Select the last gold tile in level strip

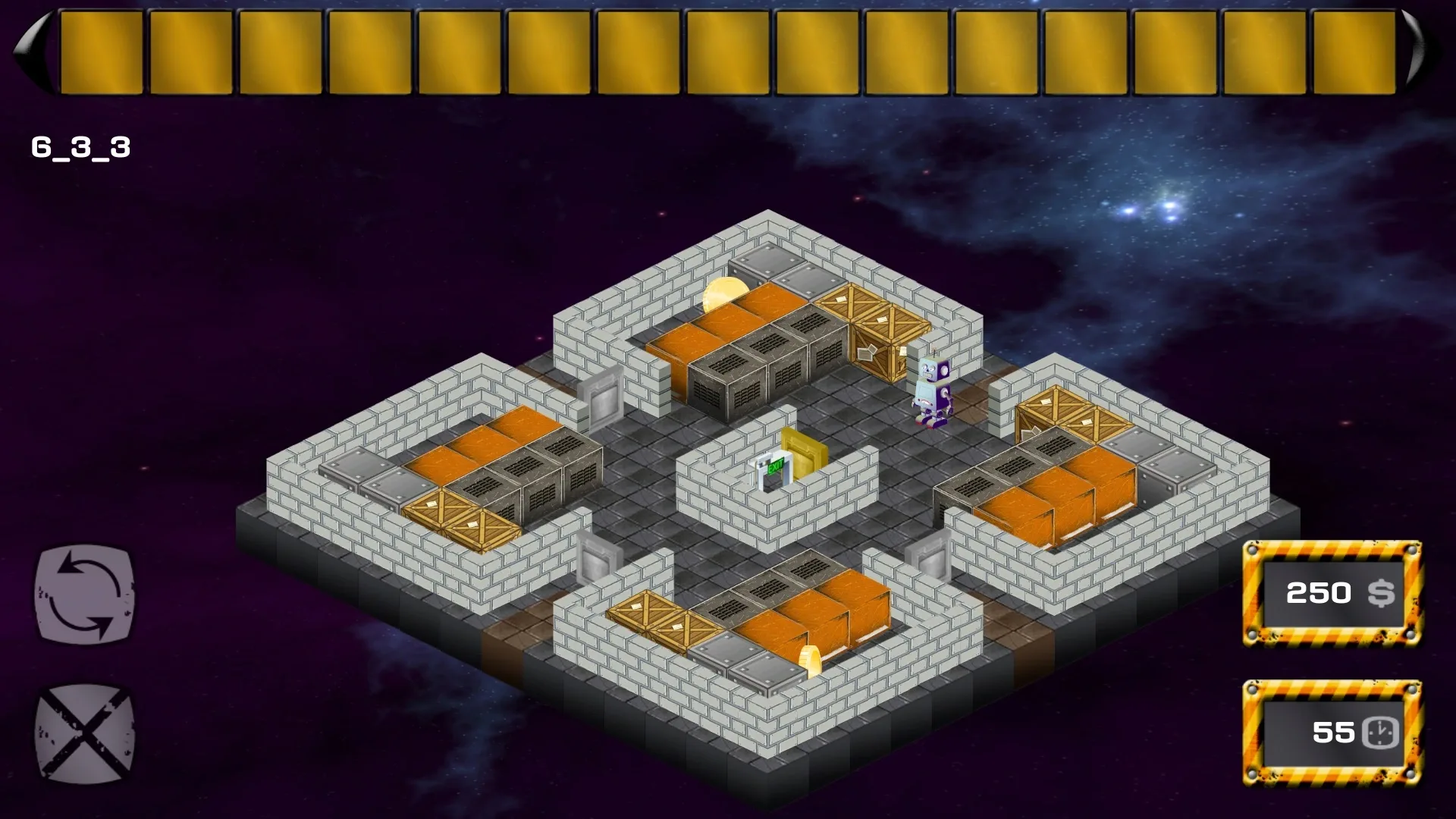(x=1354, y=49)
